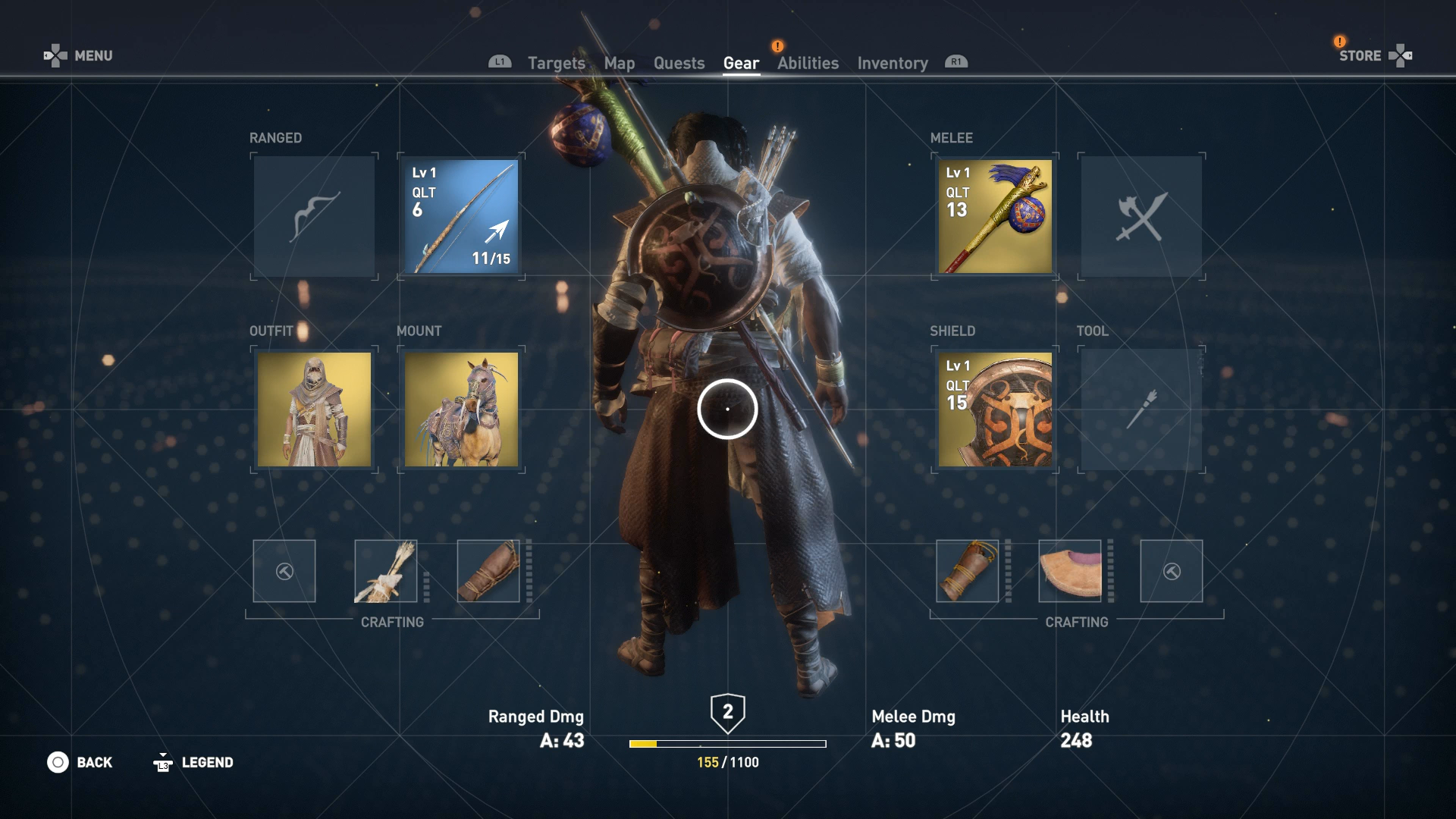1456x819 pixels.
Task: Open the empty Tool slot
Action: coord(1141,409)
